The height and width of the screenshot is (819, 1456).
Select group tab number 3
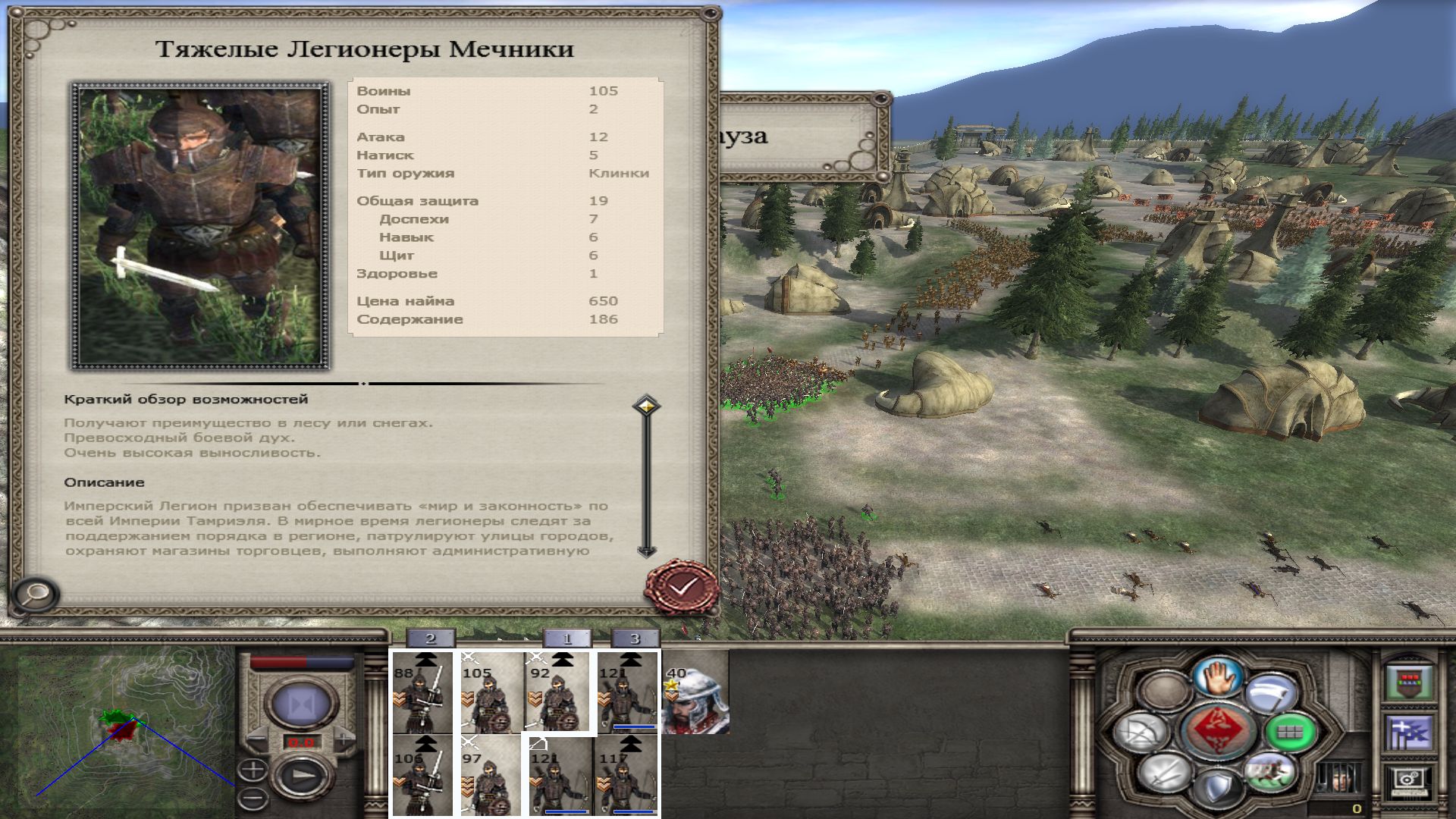(x=635, y=639)
